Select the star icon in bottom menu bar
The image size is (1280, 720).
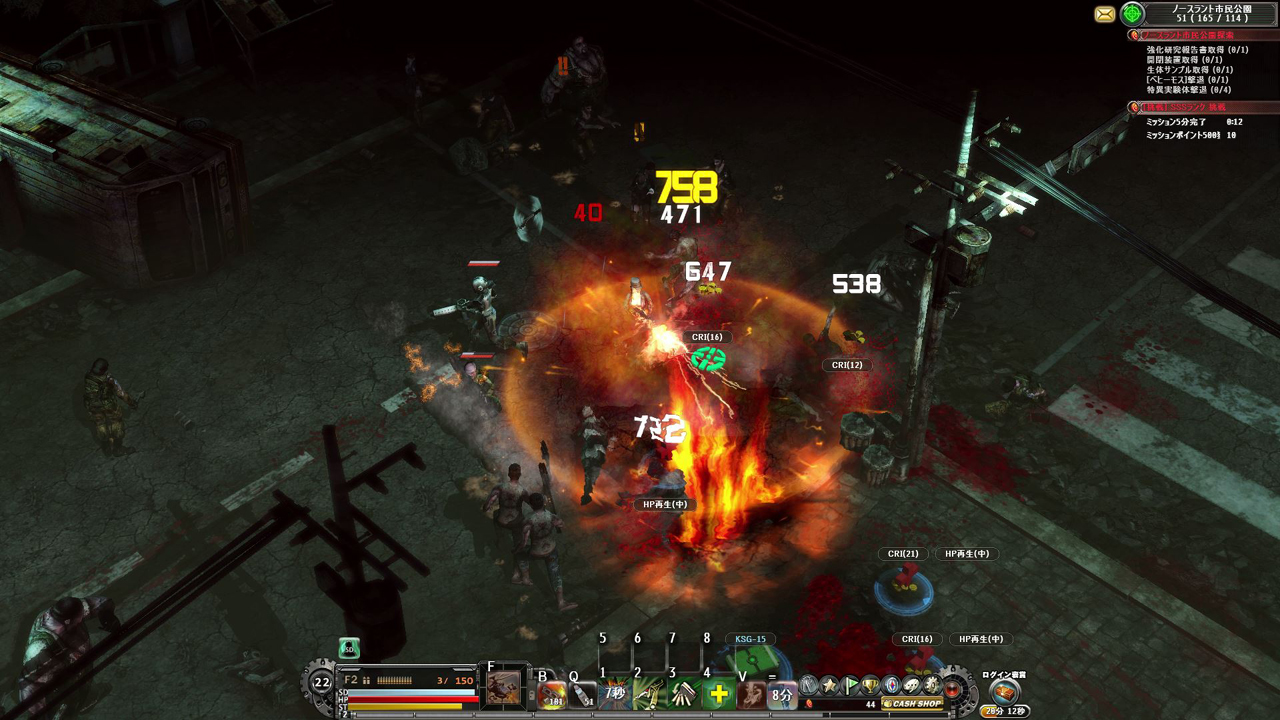829,686
